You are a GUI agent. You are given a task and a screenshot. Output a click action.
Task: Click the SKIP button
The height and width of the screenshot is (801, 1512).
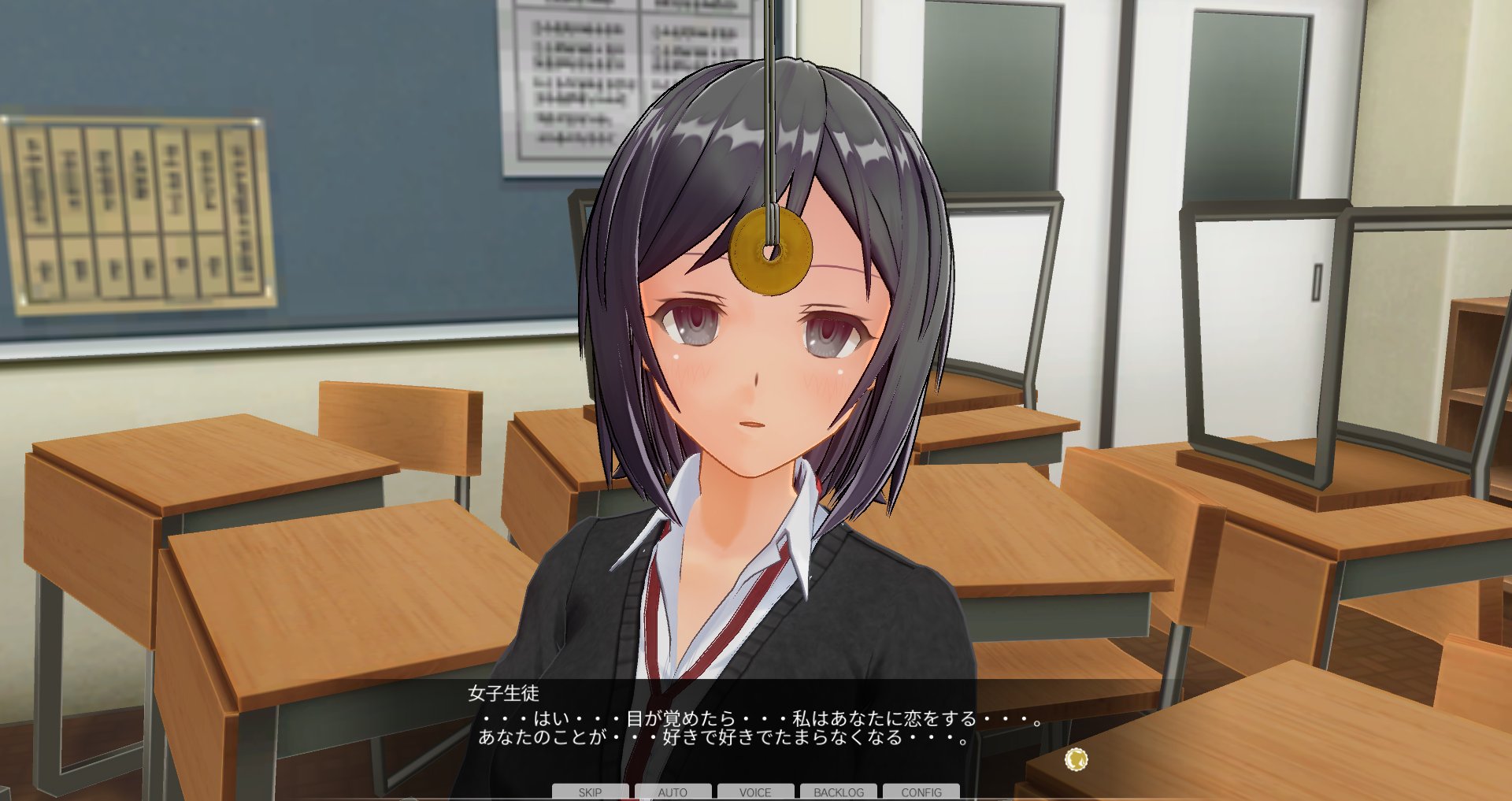click(590, 792)
